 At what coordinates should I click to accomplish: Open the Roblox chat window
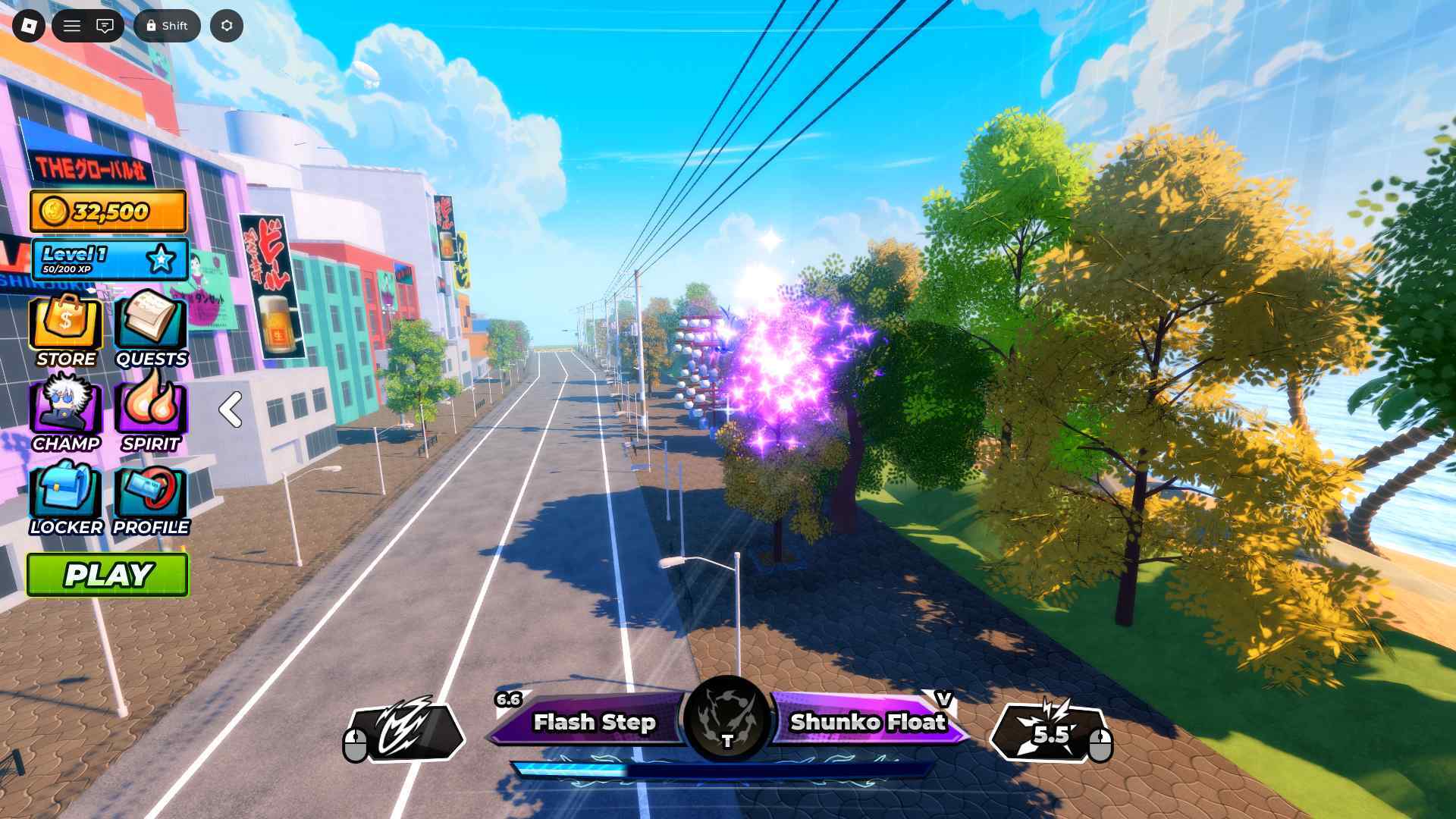(105, 26)
